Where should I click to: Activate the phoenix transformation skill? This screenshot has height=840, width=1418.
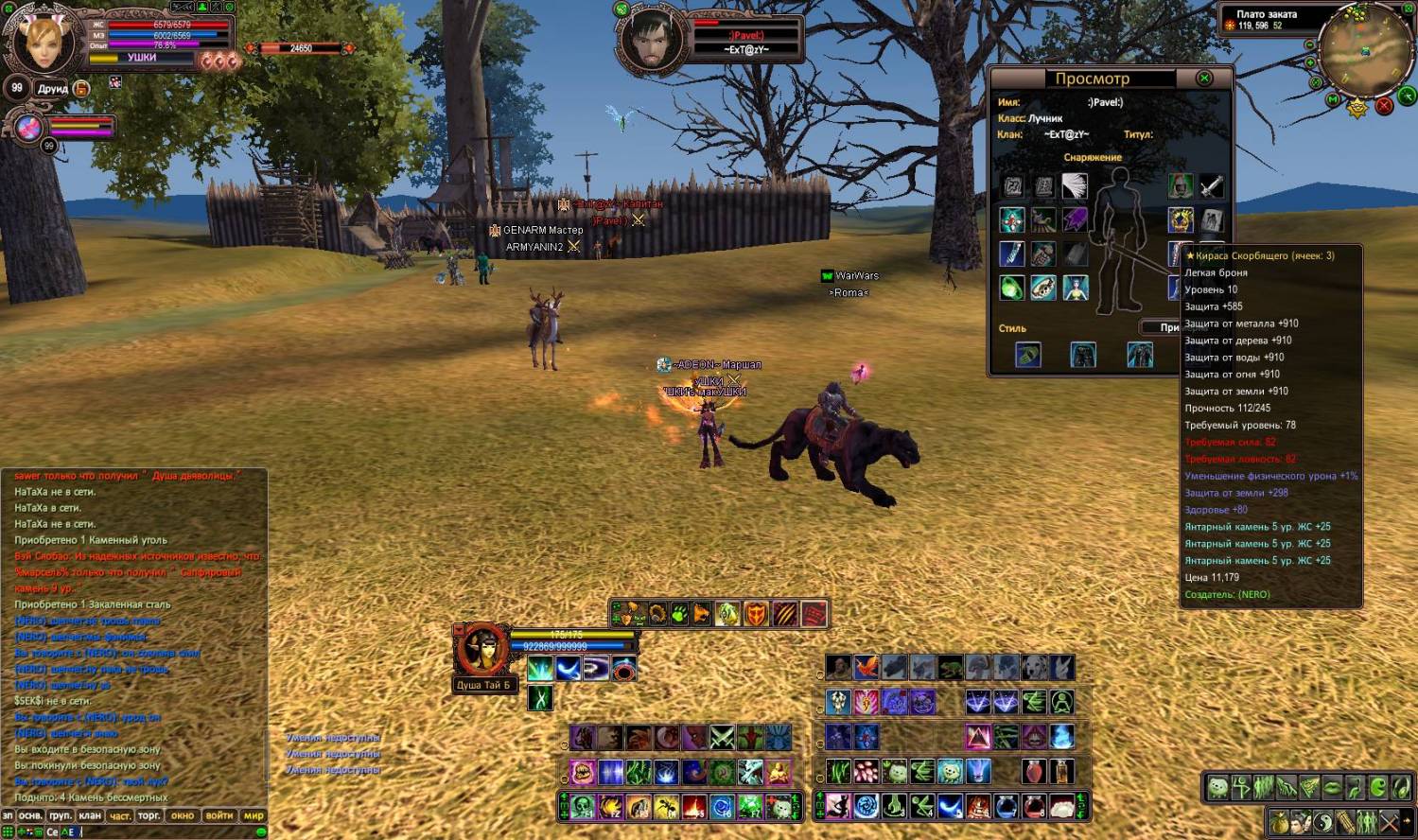pyautogui.click(x=866, y=668)
